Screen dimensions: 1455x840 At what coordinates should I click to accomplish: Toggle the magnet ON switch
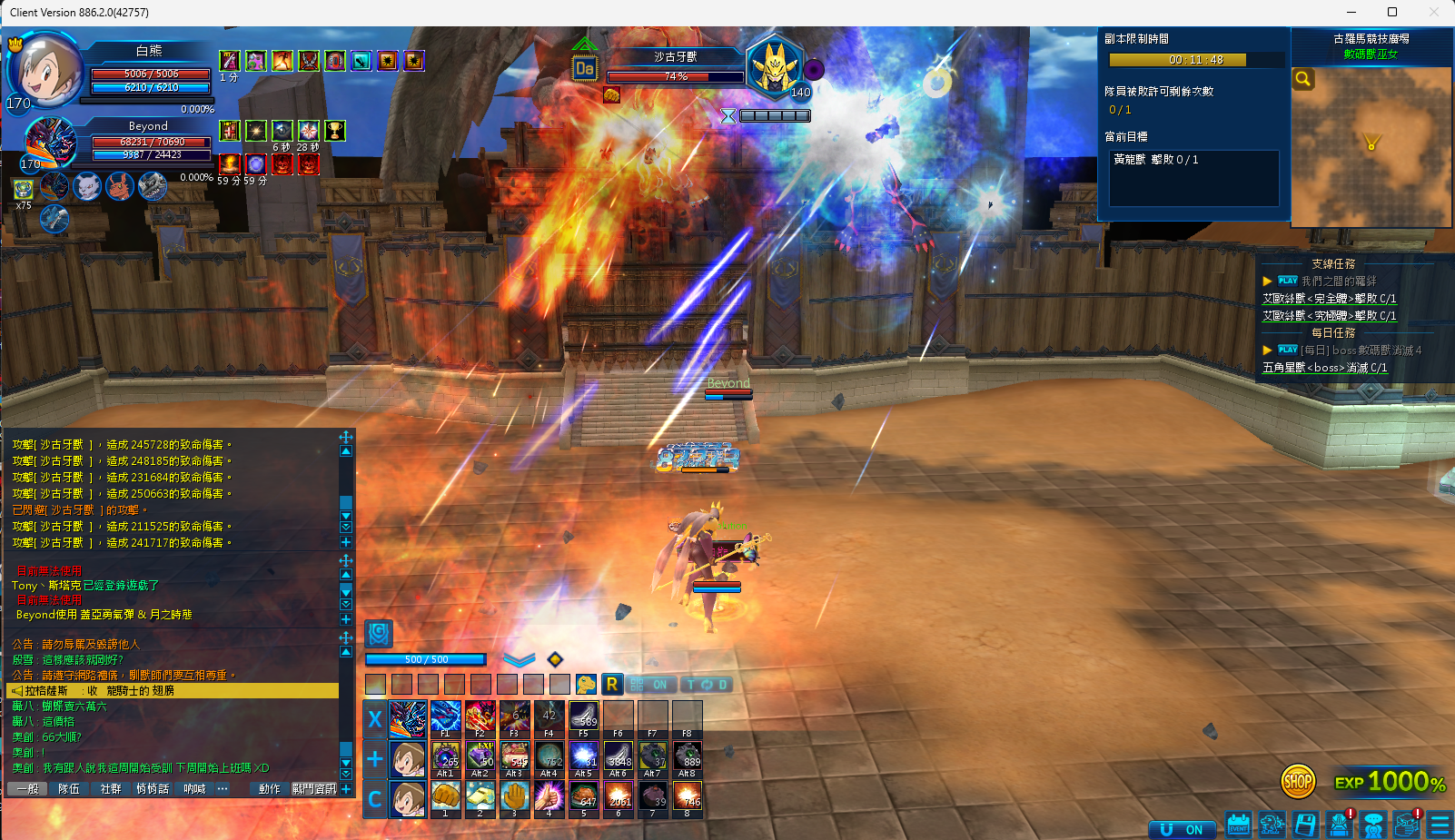click(1182, 829)
